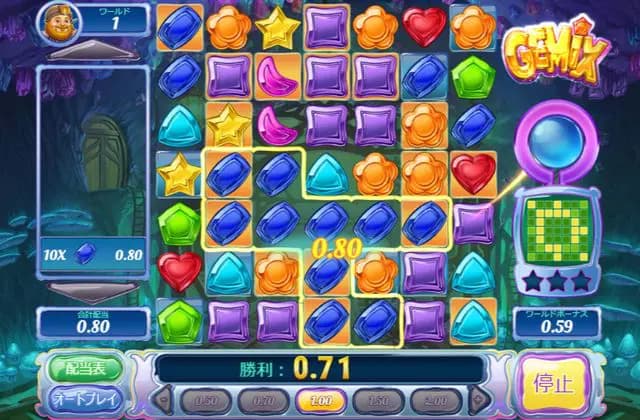Screen dimensions: 640x420
Task: Activate the オートプレイ autoplay button
Action: click(85, 399)
